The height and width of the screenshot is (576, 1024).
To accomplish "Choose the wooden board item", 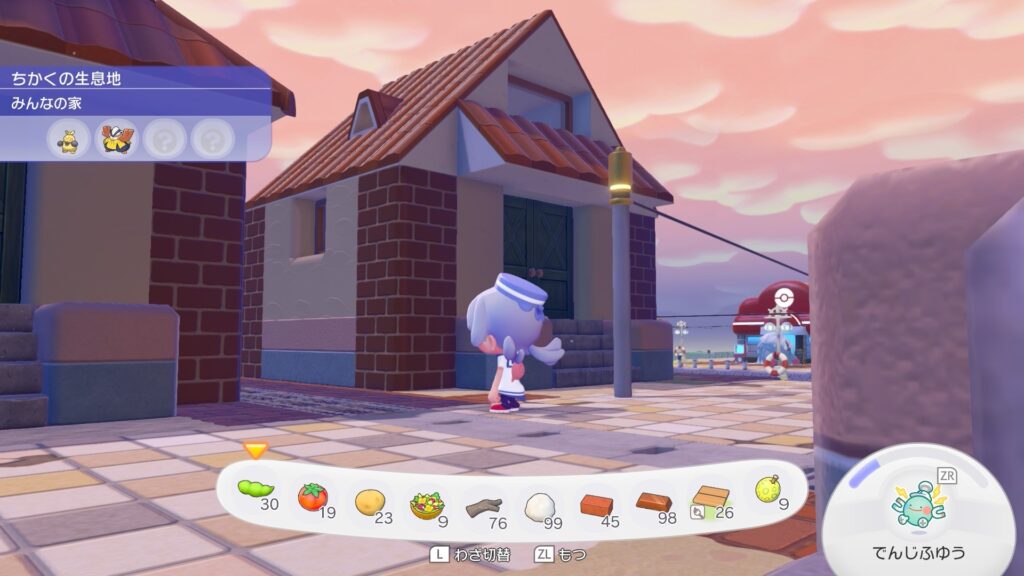I will coord(711,498).
